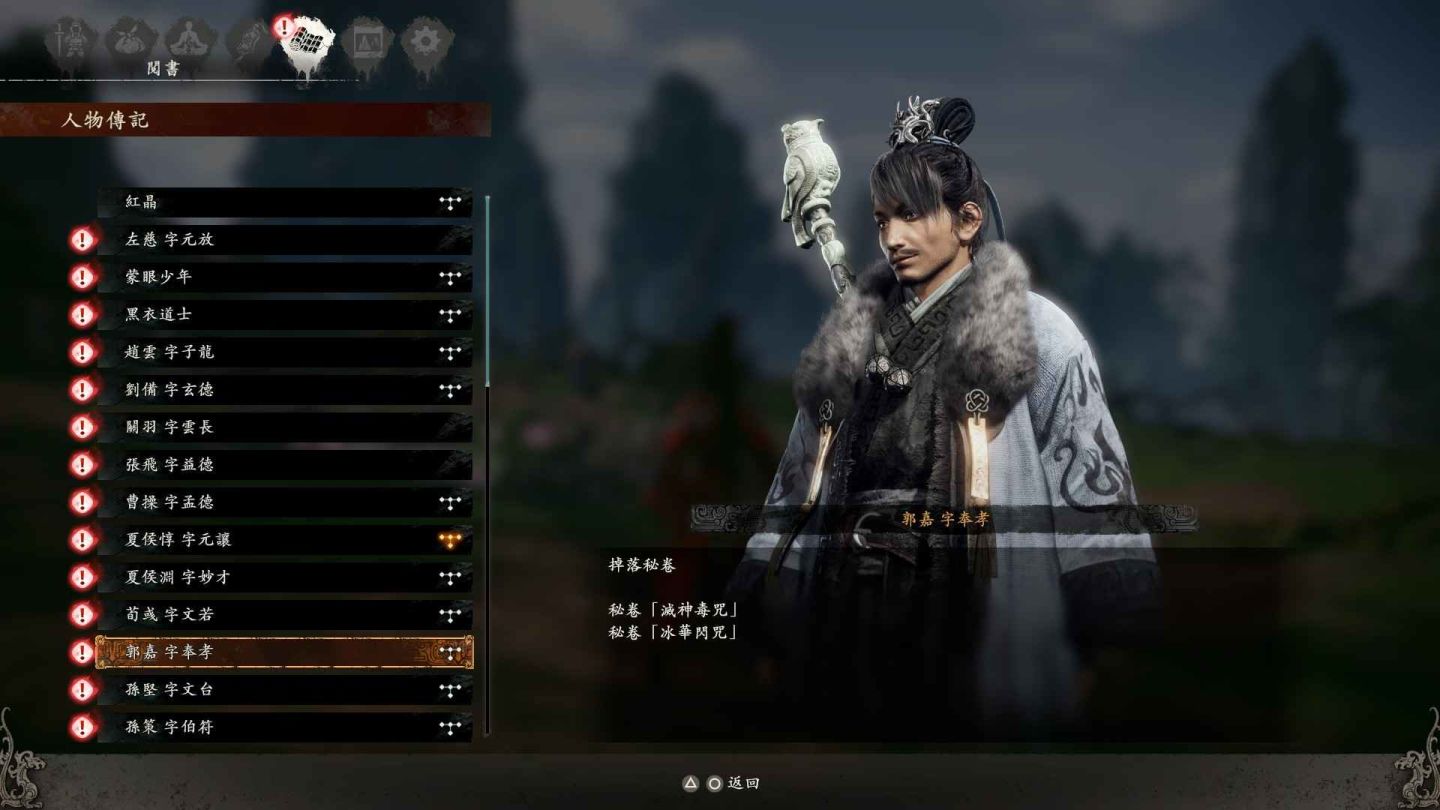This screenshot has height=810, width=1440.
Task: Open 夏侯淵 字妙才 biography
Action: [285, 577]
